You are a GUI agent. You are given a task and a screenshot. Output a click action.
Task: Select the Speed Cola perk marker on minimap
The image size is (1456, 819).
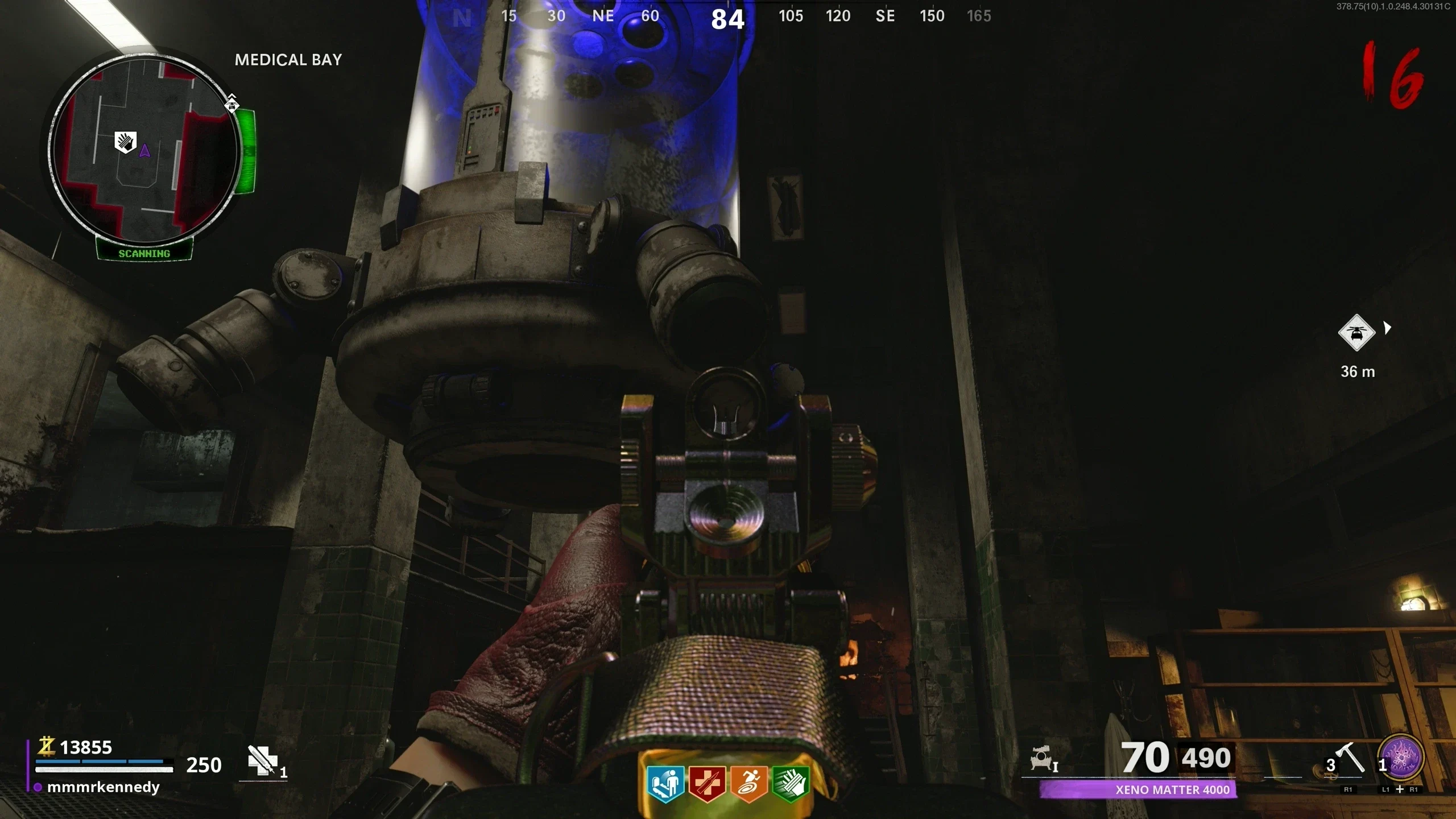coord(126,141)
